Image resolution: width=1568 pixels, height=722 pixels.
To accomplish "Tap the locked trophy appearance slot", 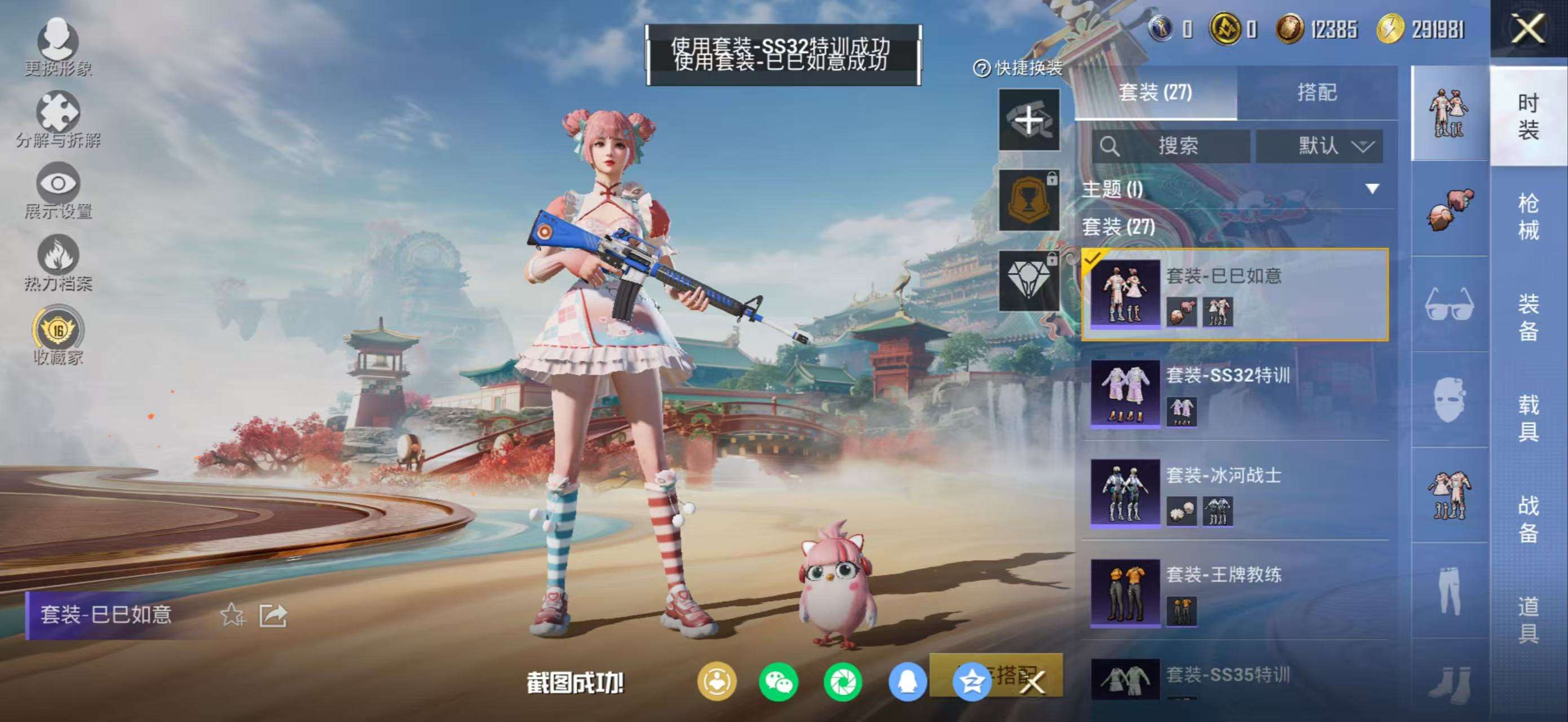I will point(1028,201).
